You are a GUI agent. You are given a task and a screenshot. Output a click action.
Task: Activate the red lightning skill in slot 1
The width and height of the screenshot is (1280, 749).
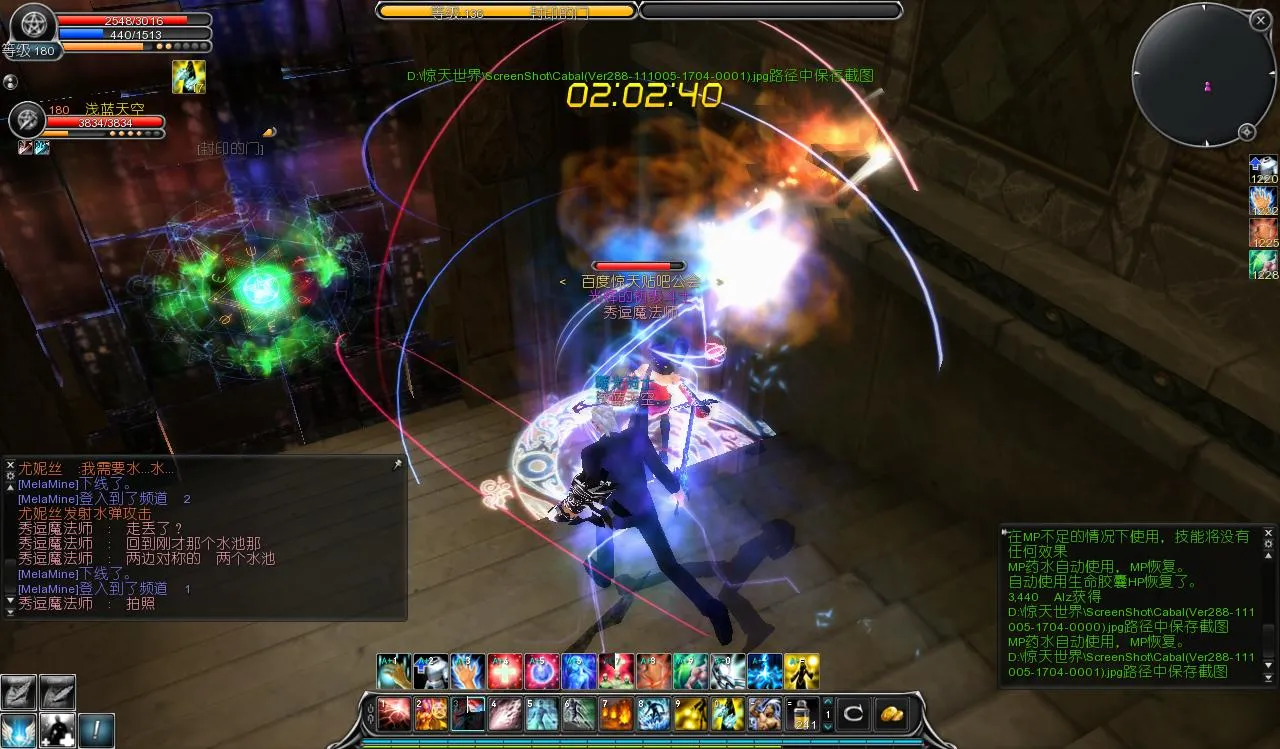[393, 715]
